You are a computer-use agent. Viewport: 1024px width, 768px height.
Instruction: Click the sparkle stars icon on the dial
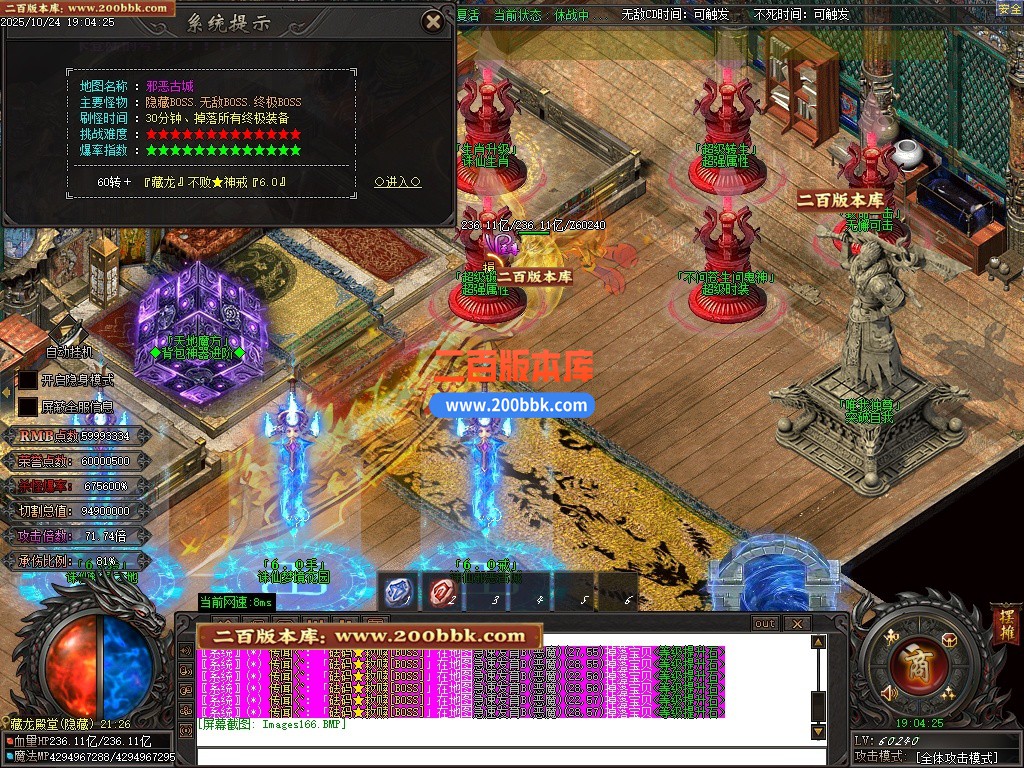[x=946, y=693]
